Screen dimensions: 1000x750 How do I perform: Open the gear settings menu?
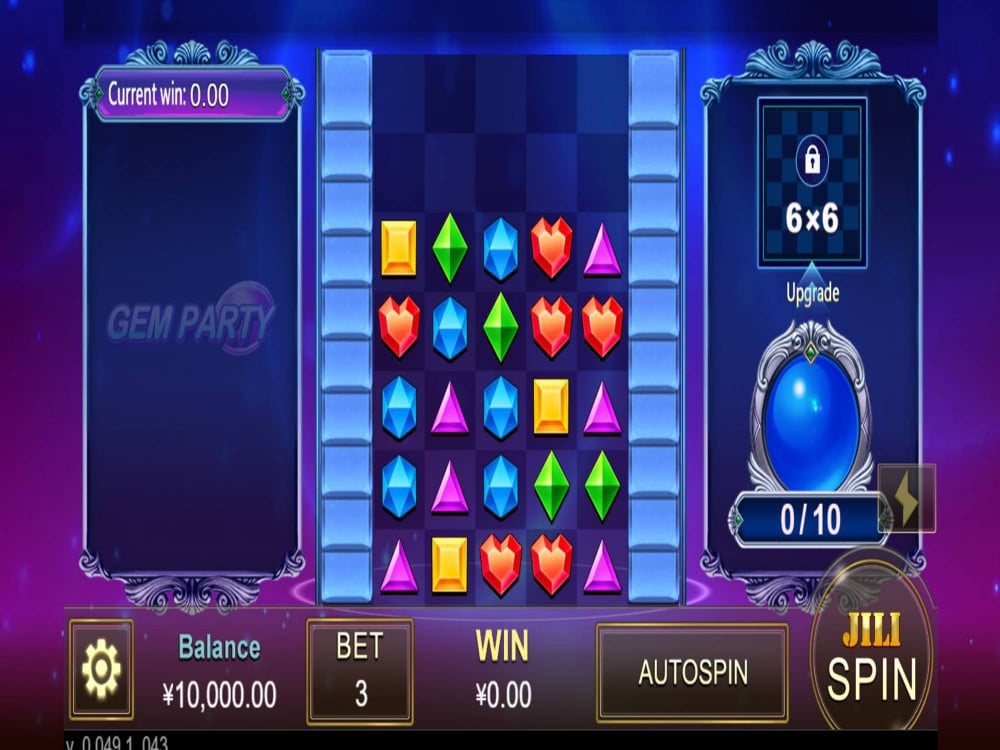click(x=101, y=669)
